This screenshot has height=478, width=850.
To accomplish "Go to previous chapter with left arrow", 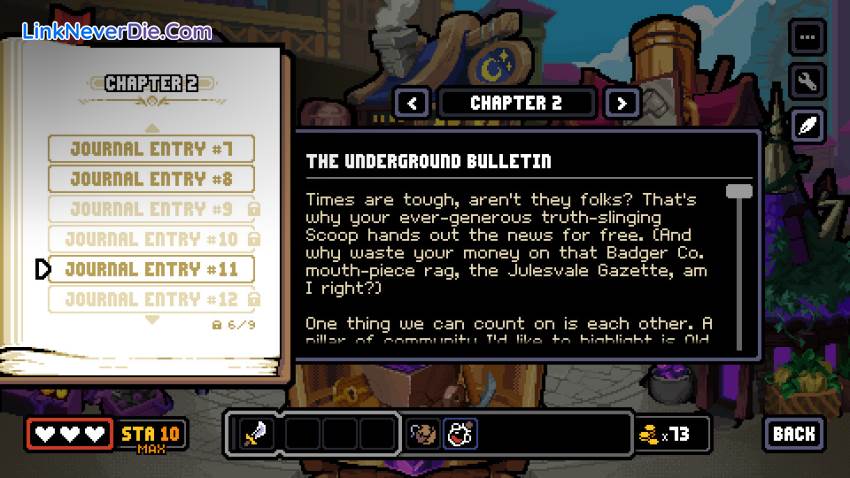I will [x=413, y=102].
